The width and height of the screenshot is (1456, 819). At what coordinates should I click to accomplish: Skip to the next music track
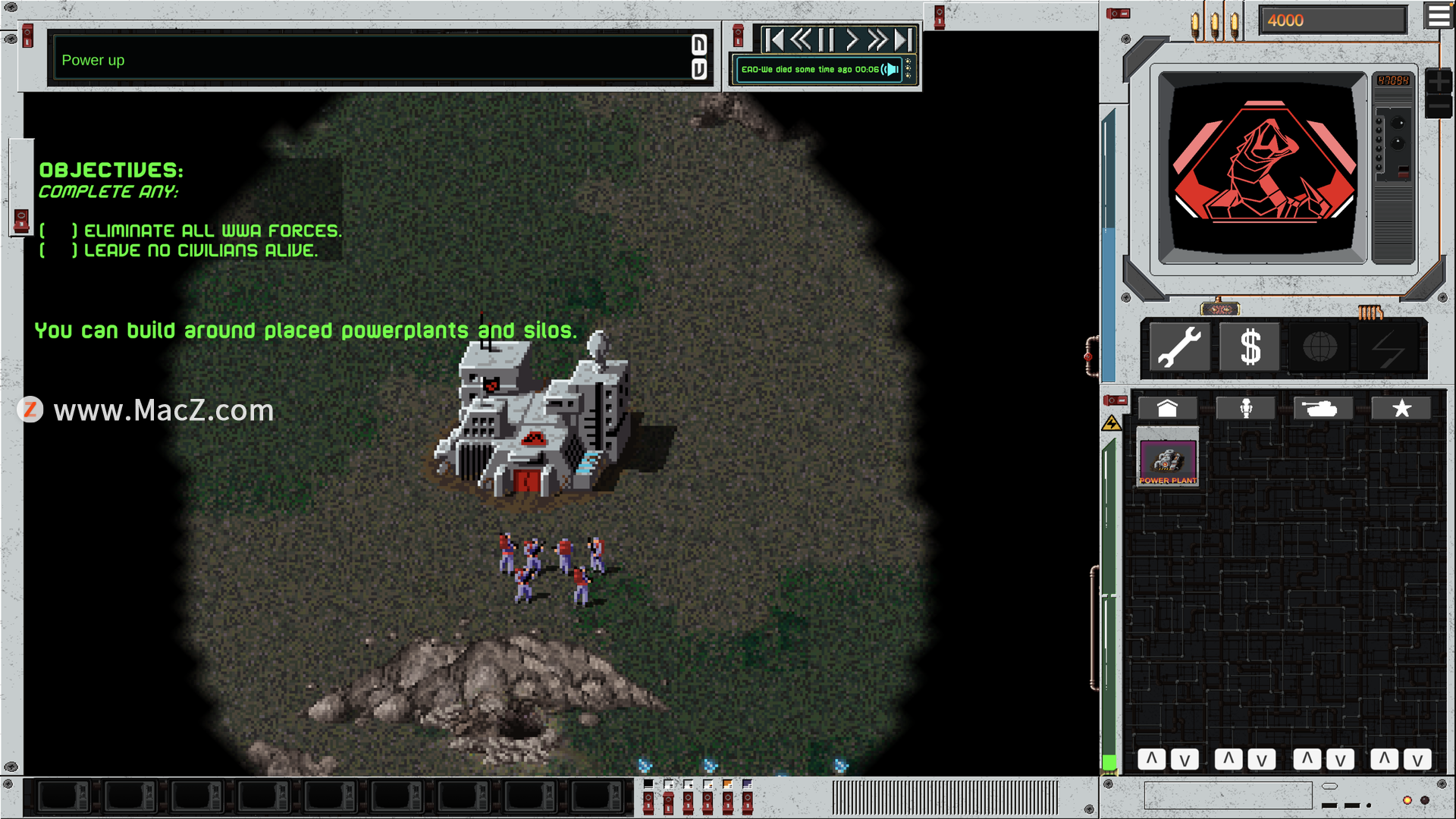(x=903, y=39)
